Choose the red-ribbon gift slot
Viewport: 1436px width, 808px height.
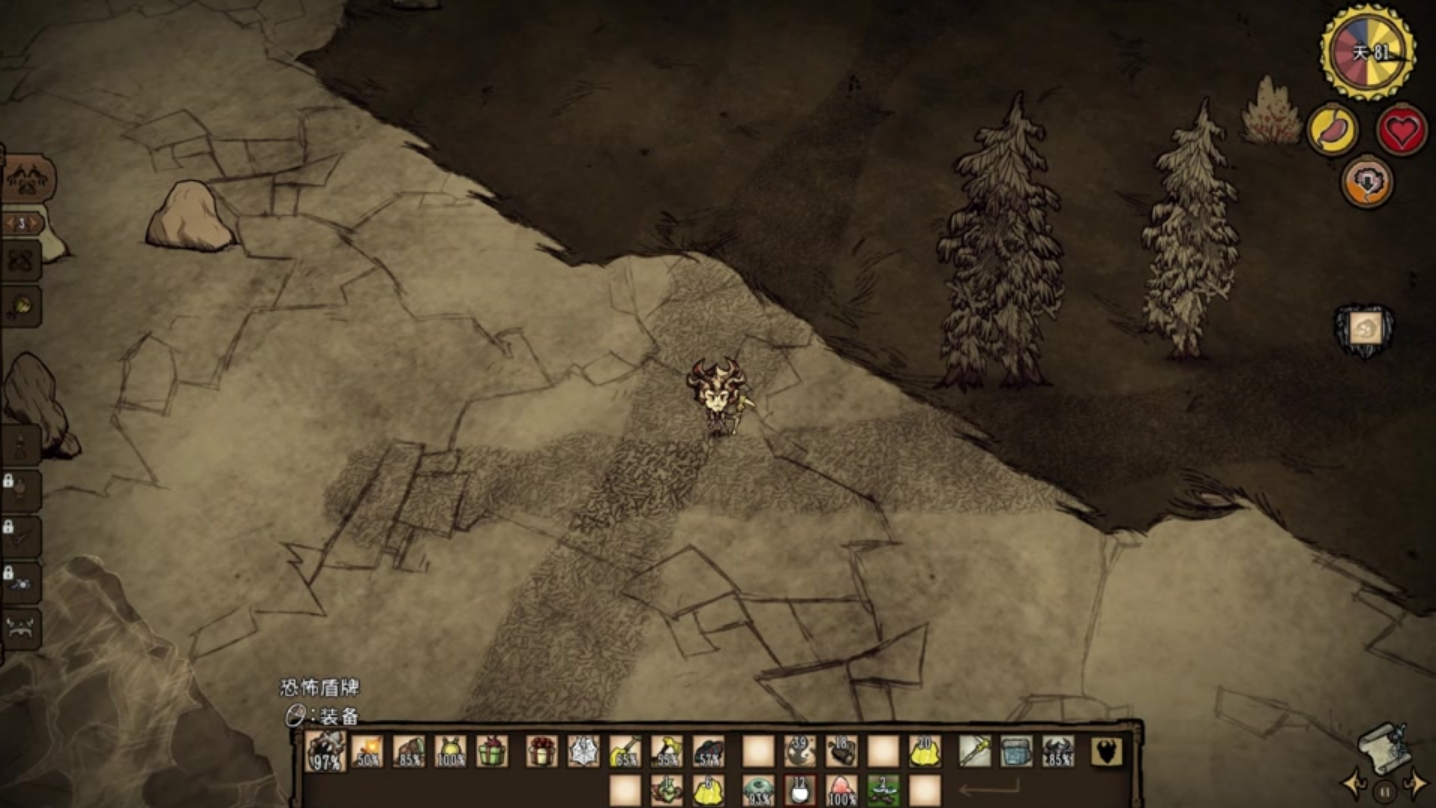pos(541,751)
